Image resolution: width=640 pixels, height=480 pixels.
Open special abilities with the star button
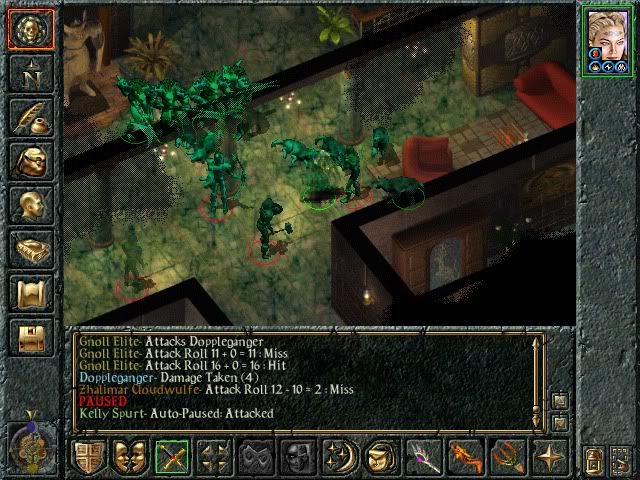pyautogui.click(x=551, y=457)
